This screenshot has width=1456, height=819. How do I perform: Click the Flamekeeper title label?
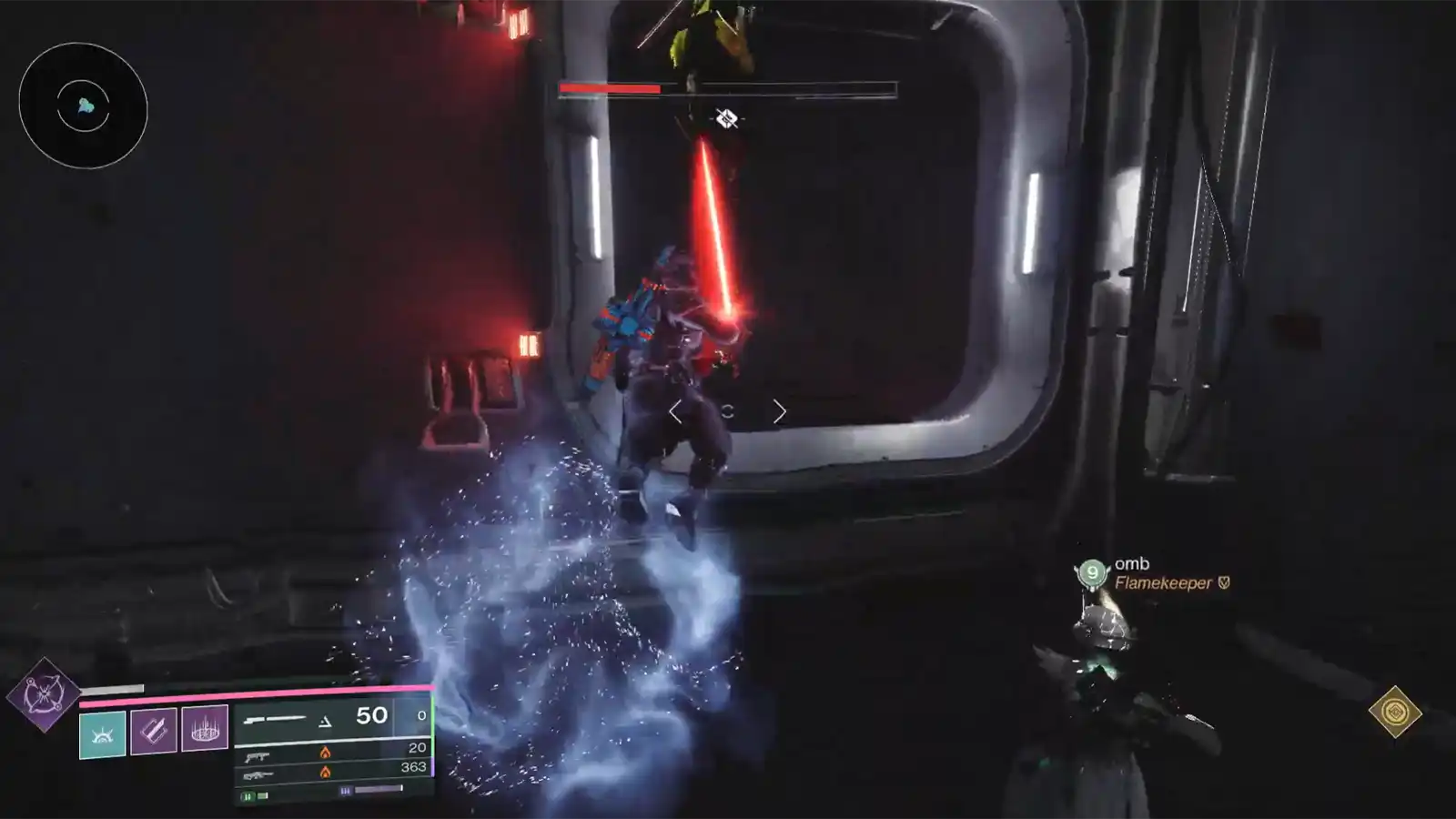click(x=1165, y=583)
